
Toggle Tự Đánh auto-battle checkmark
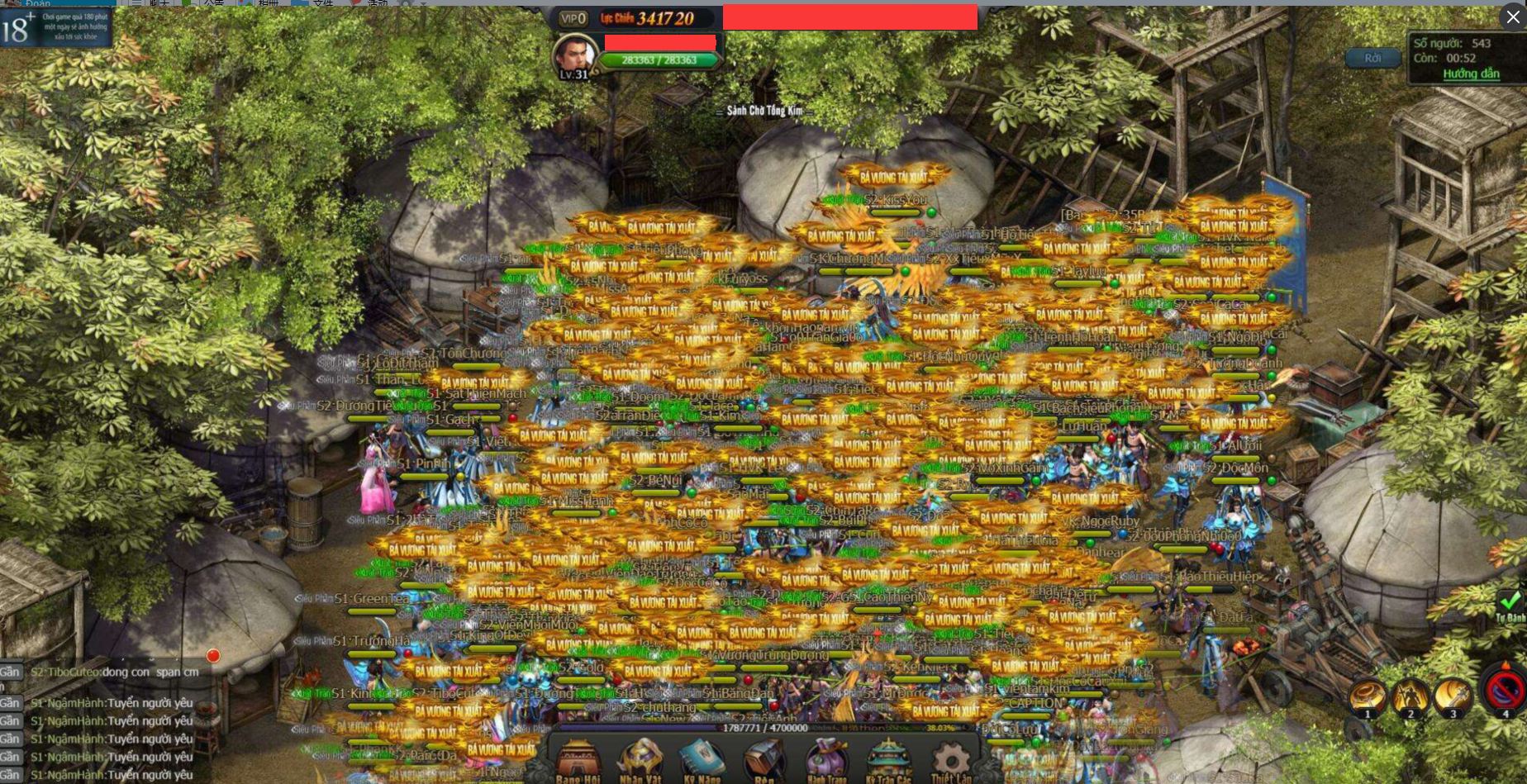(1510, 604)
